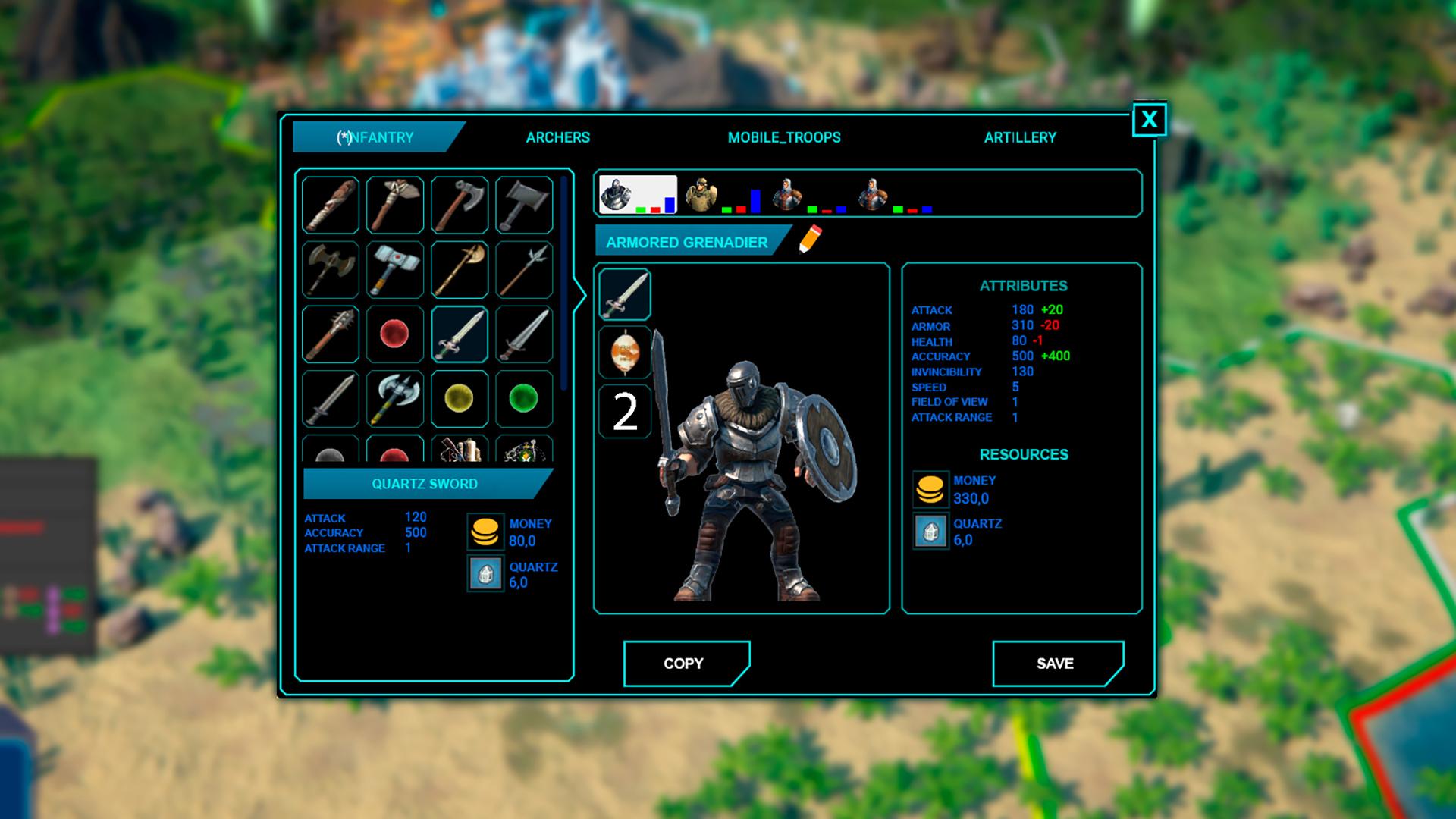Pick the trident spear weapon
Image resolution: width=1456 pixels, height=819 pixels.
(524, 269)
